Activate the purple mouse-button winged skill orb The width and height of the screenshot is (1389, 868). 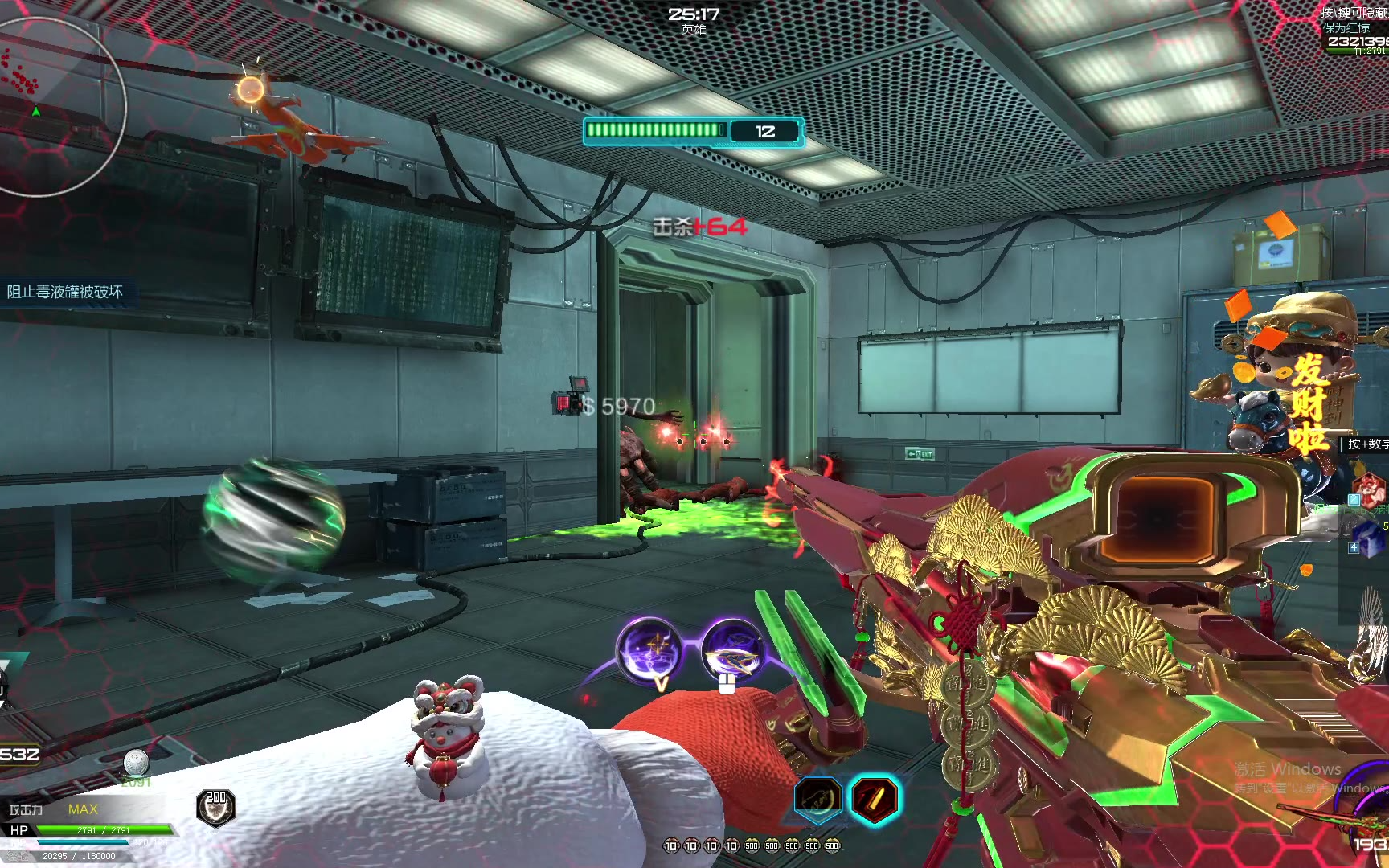pos(732,651)
